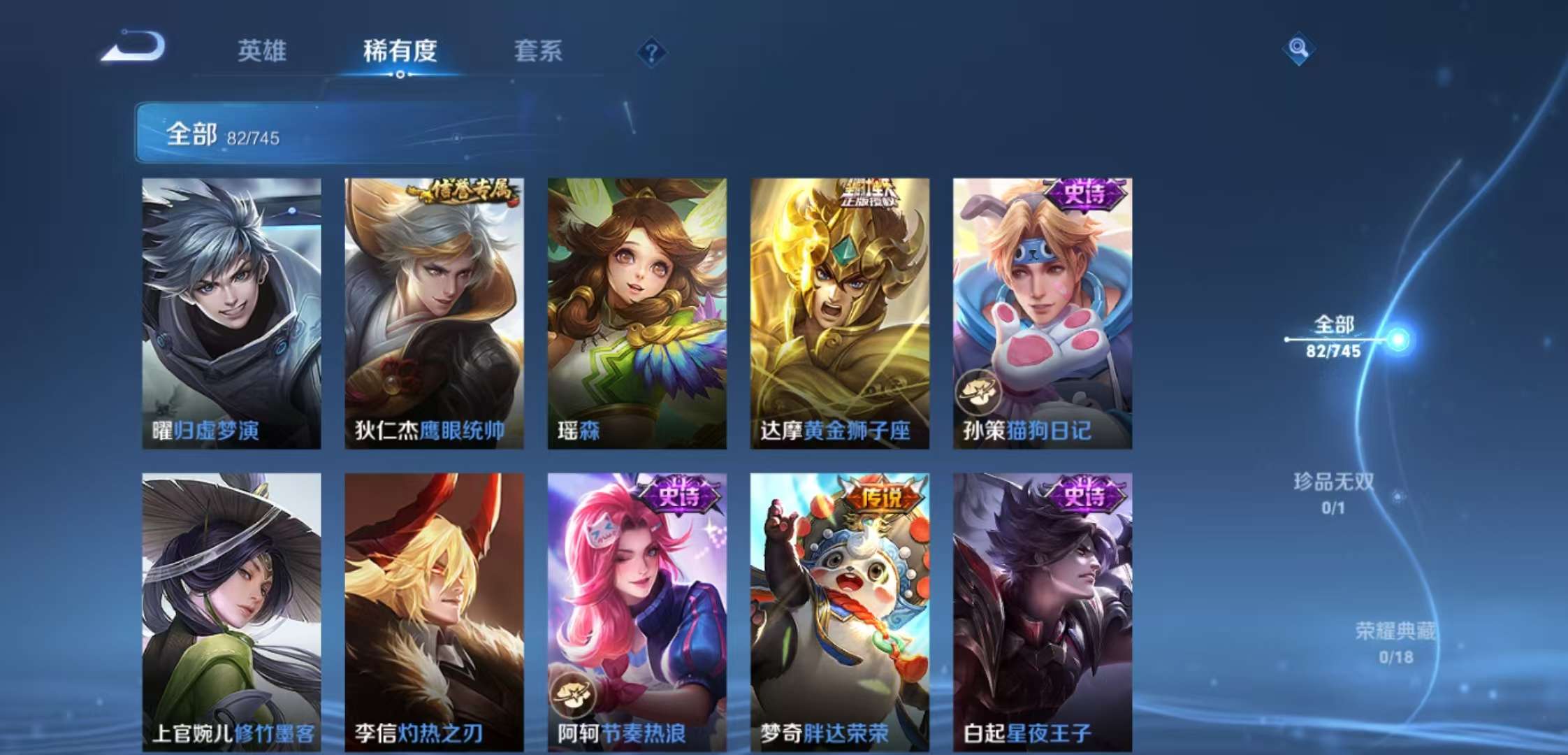Image resolution: width=1568 pixels, height=755 pixels.
Task: Switch to the 英雄 tab
Action: click(x=262, y=52)
